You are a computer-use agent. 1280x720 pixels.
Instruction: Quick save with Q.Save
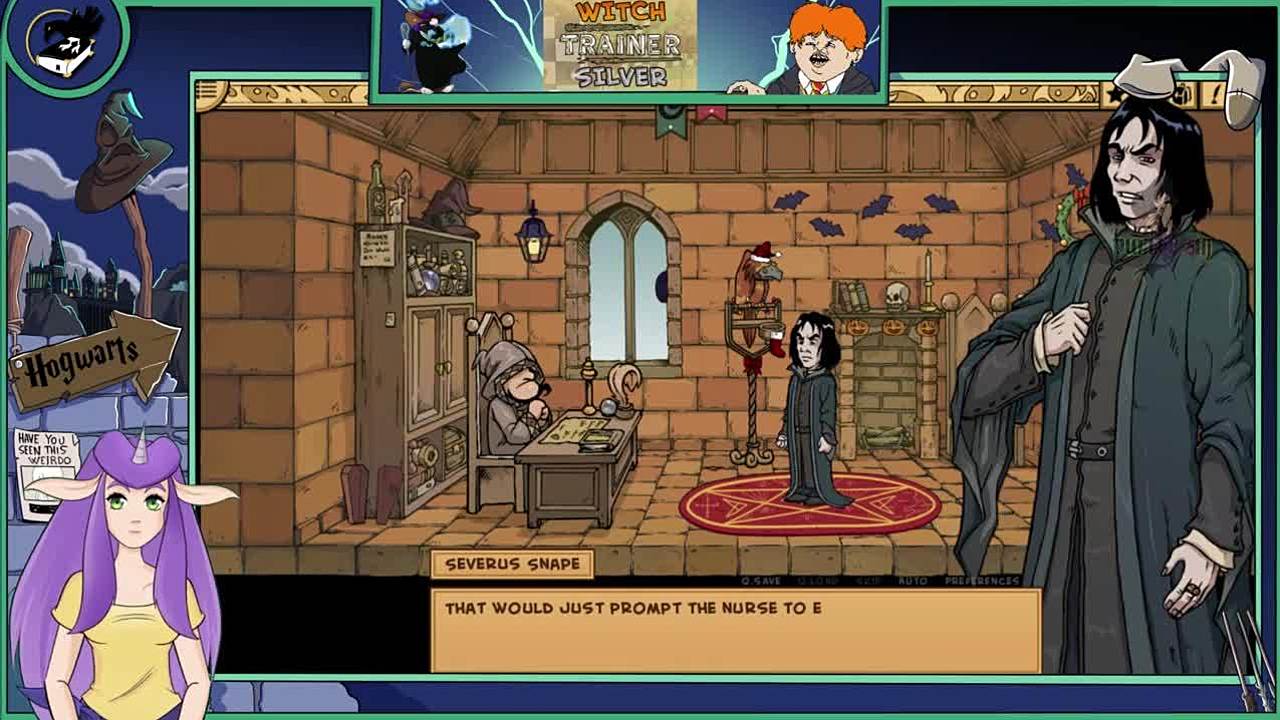(x=760, y=581)
